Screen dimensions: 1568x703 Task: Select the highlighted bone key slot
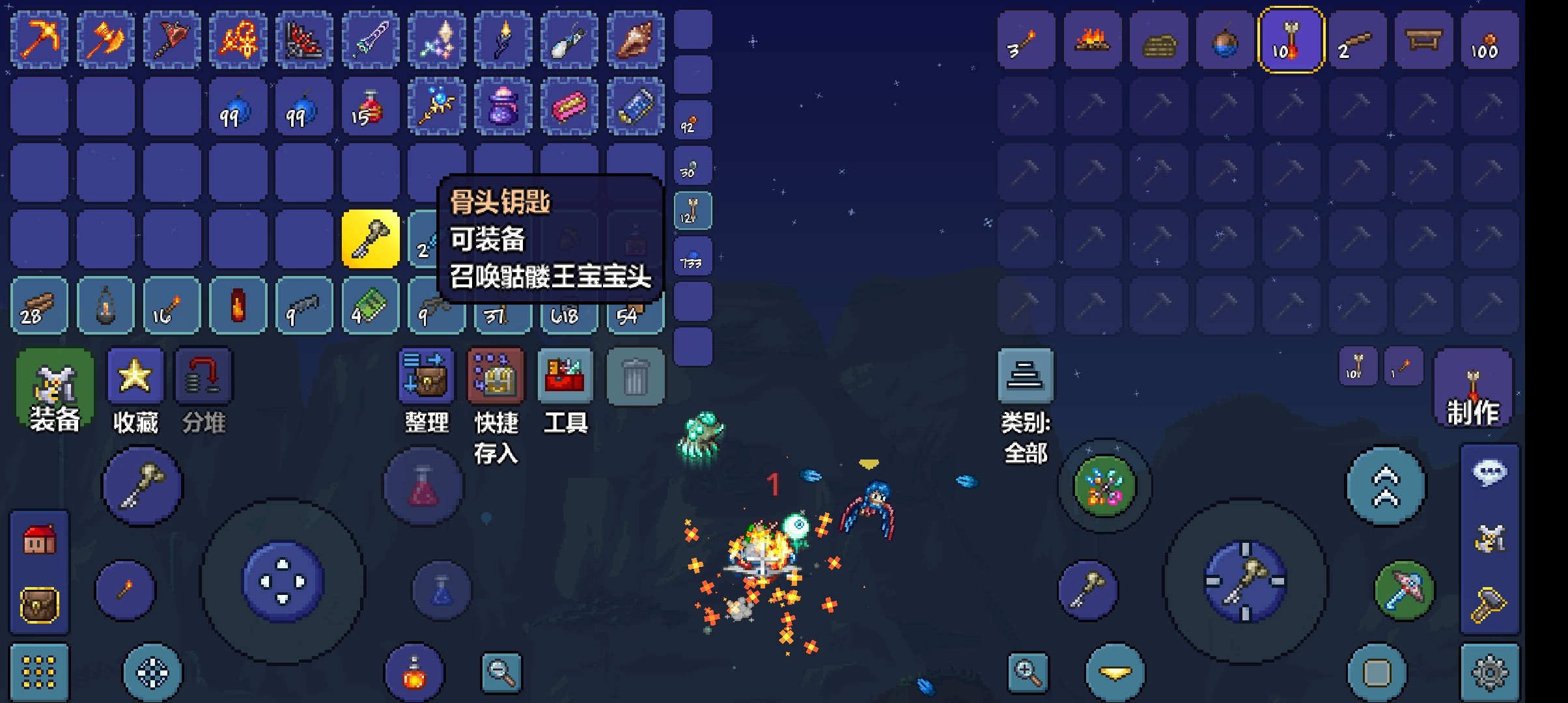click(x=371, y=239)
